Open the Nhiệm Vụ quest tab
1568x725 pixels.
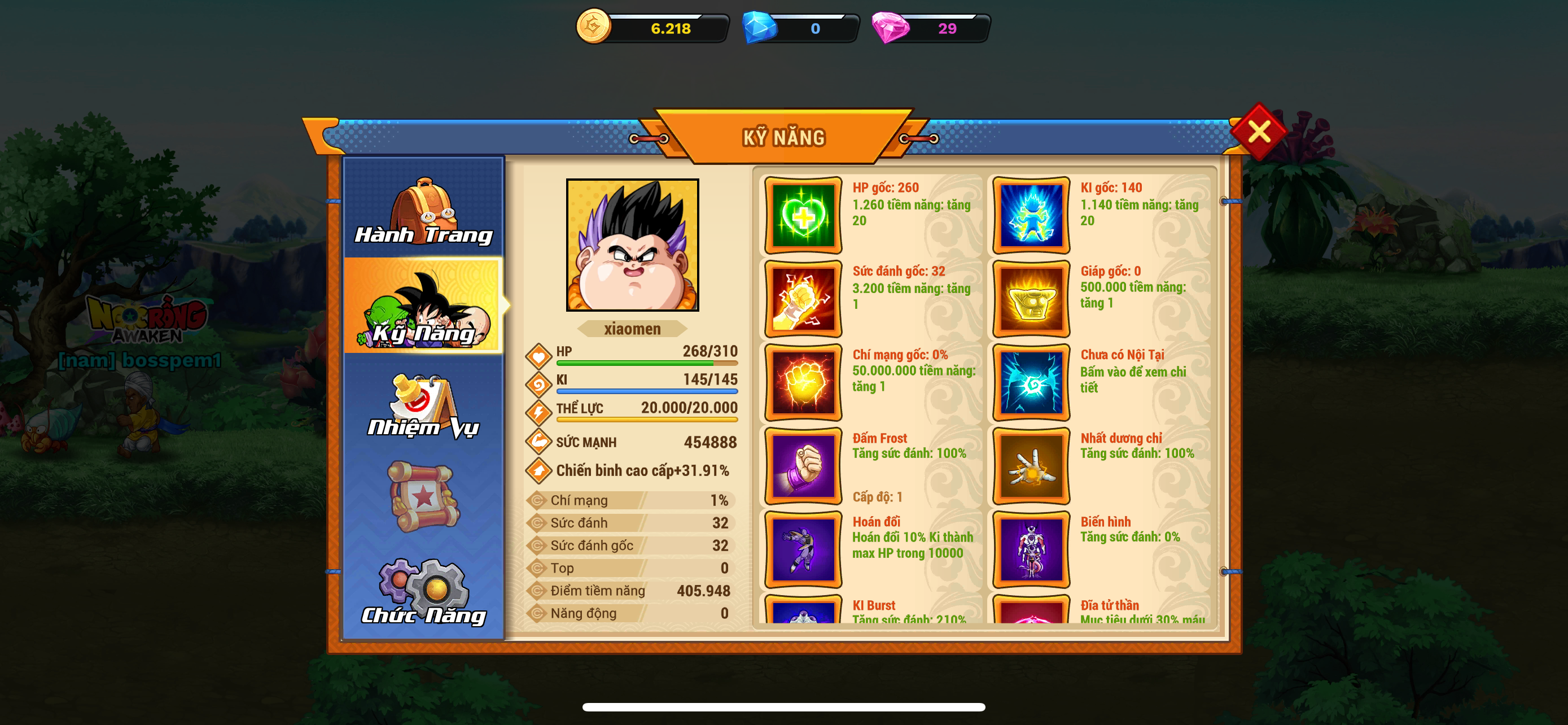(x=424, y=405)
